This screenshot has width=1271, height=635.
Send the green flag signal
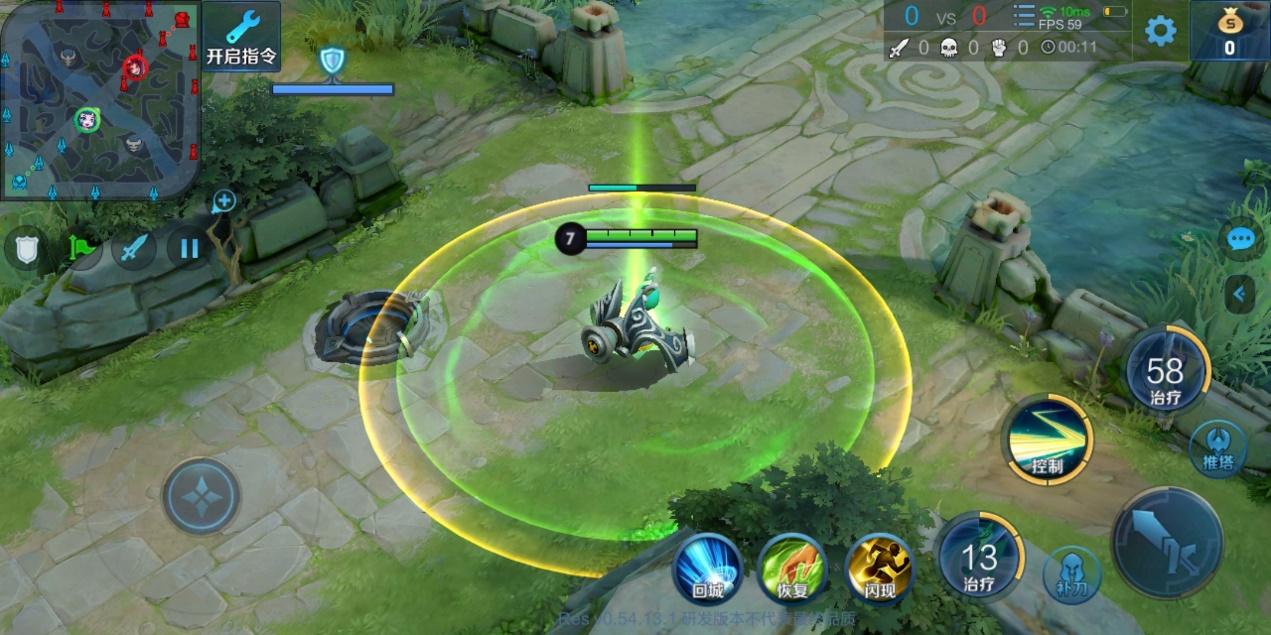coord(80,247)
